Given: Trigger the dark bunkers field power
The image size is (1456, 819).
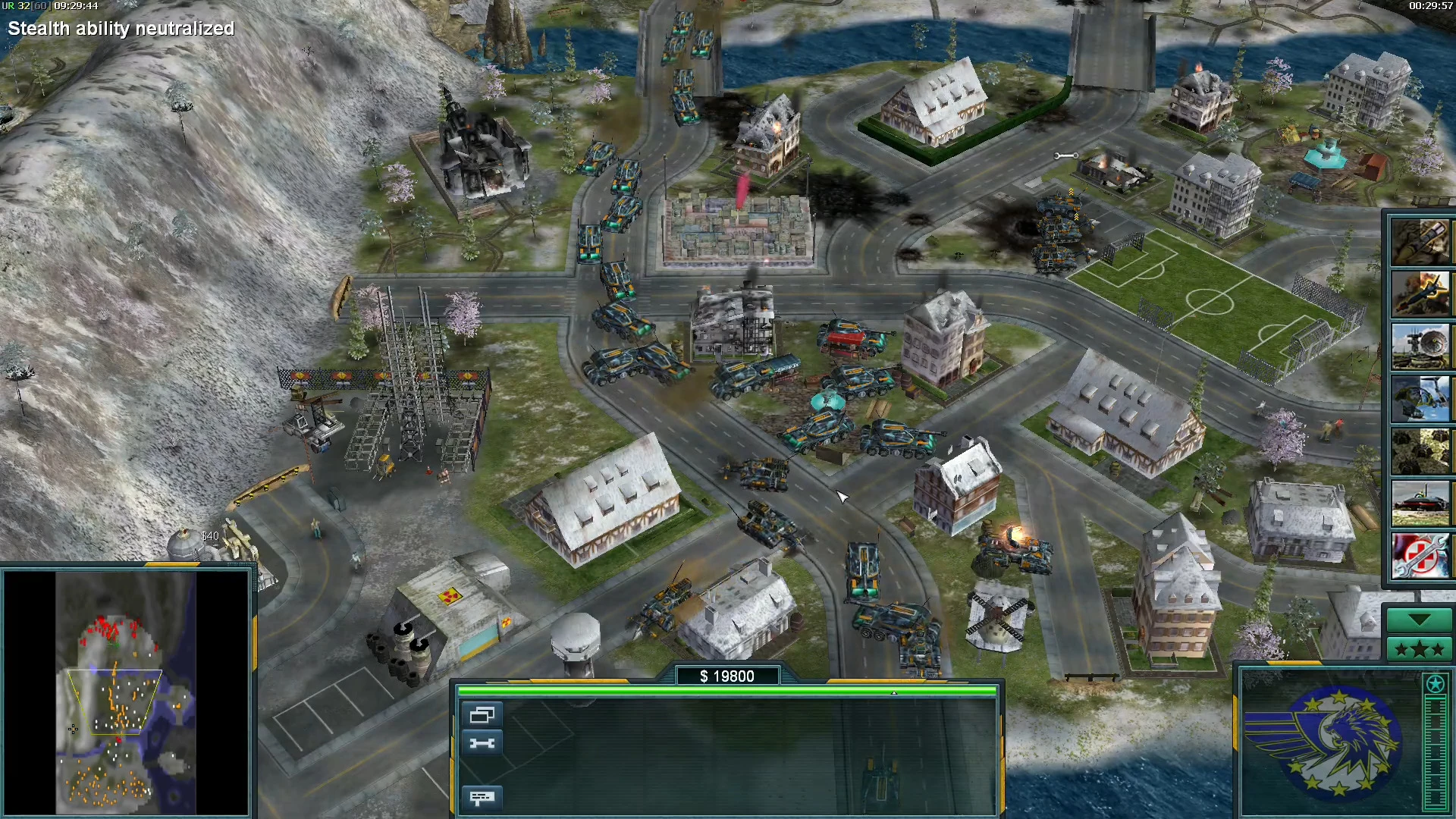Looking at the screenshot, I should click(x=1420, y=451).
